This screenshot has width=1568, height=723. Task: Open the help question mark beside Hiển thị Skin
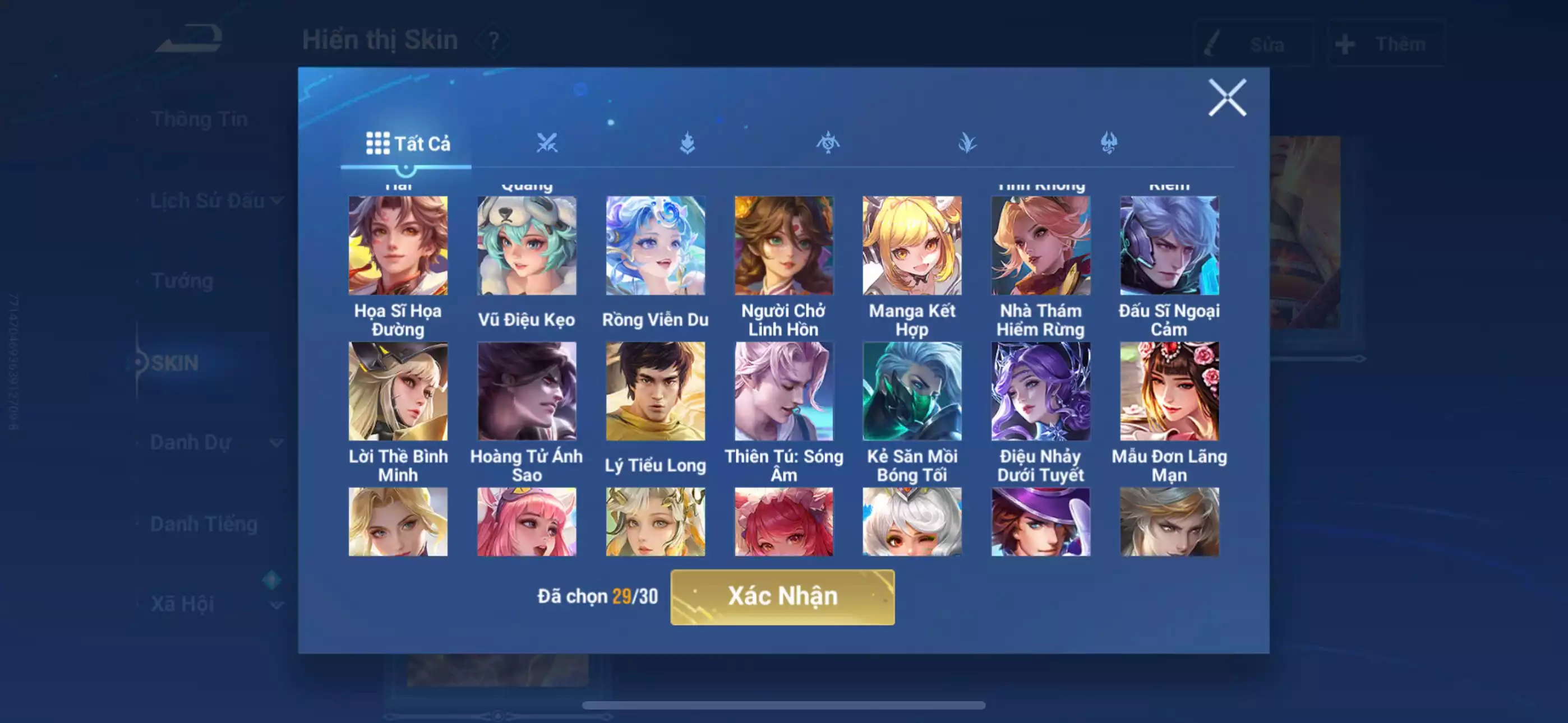(x=494, y=41)
